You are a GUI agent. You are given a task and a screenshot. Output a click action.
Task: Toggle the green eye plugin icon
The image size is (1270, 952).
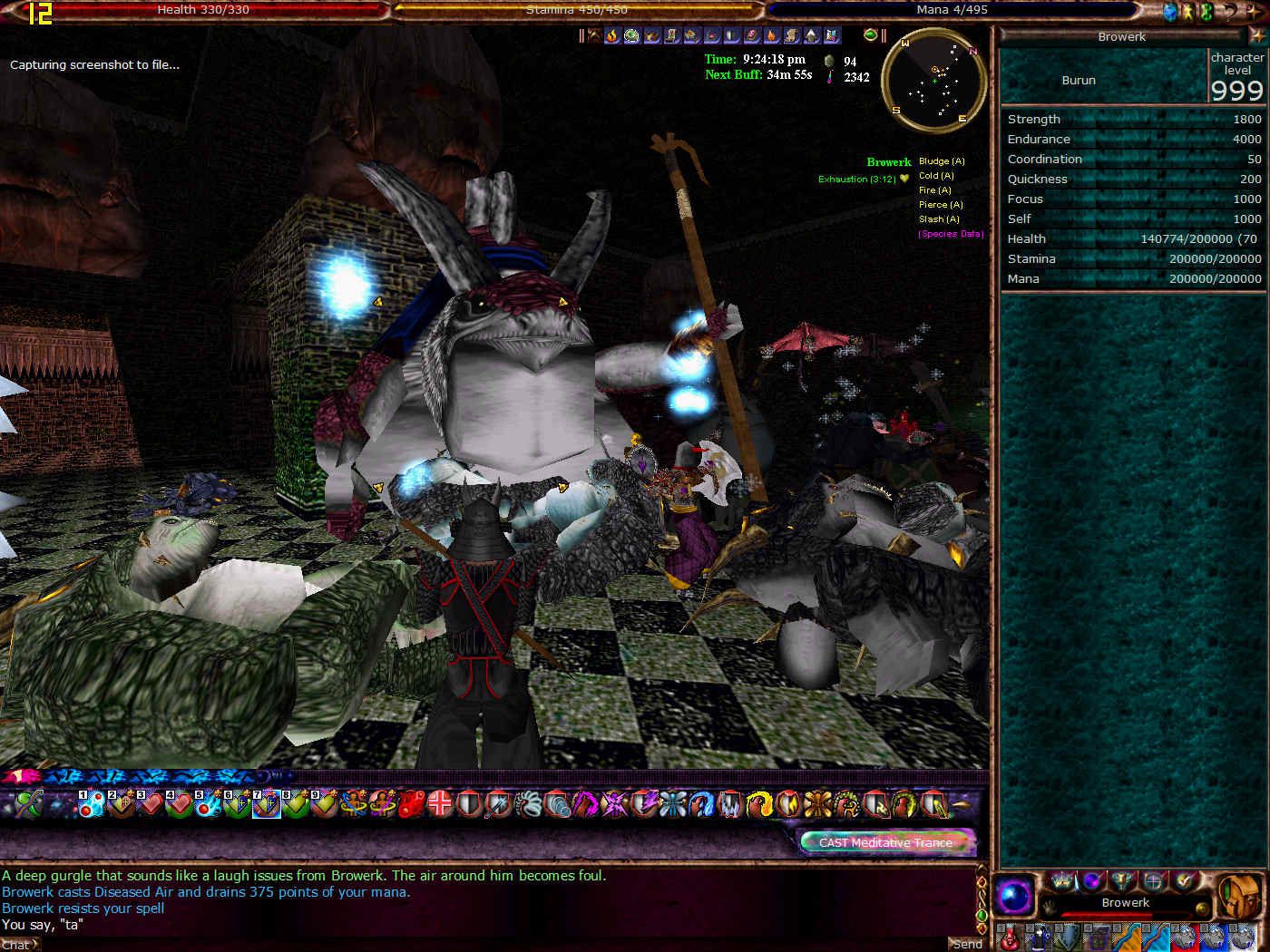tap(871, 35)
